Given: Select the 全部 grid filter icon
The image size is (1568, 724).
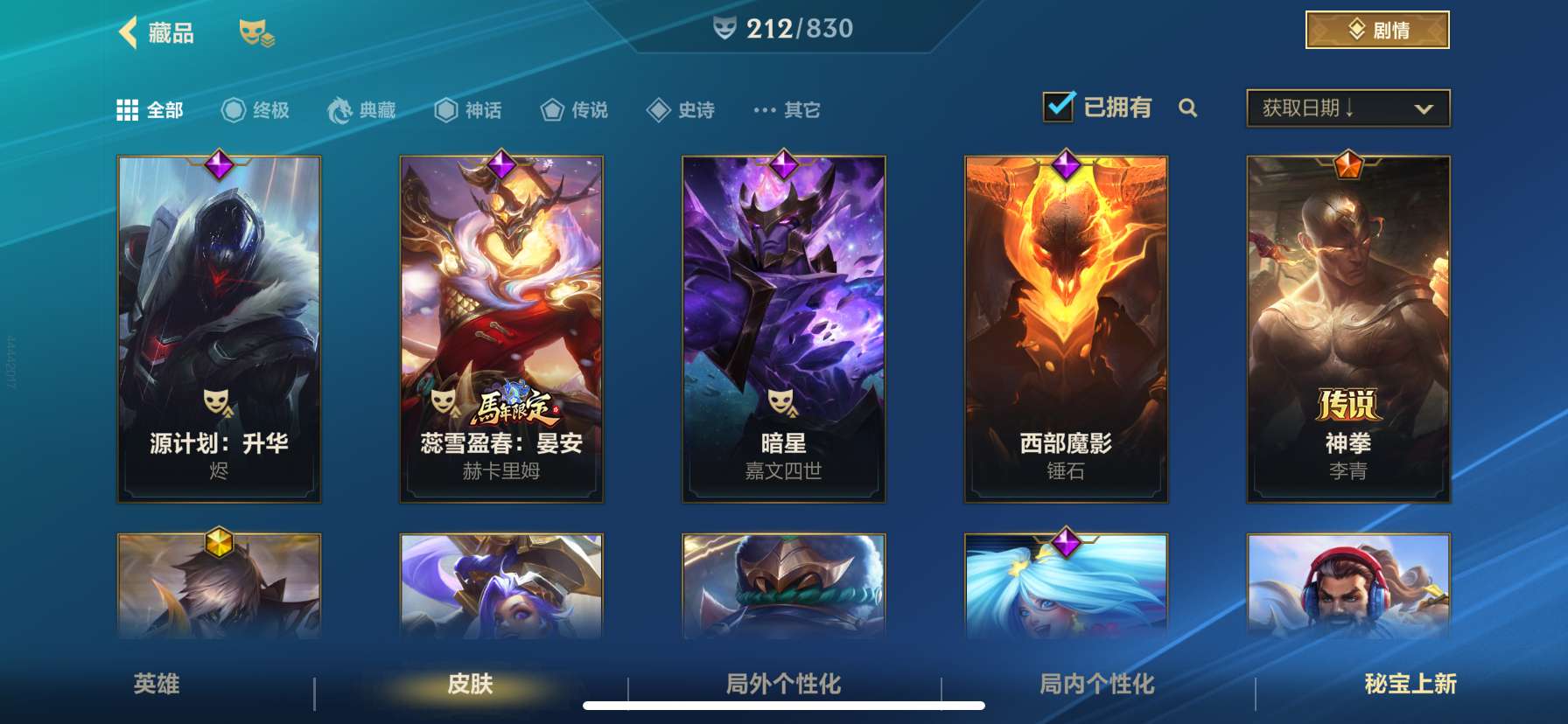Looking at the screenshot, I should 128,110.
